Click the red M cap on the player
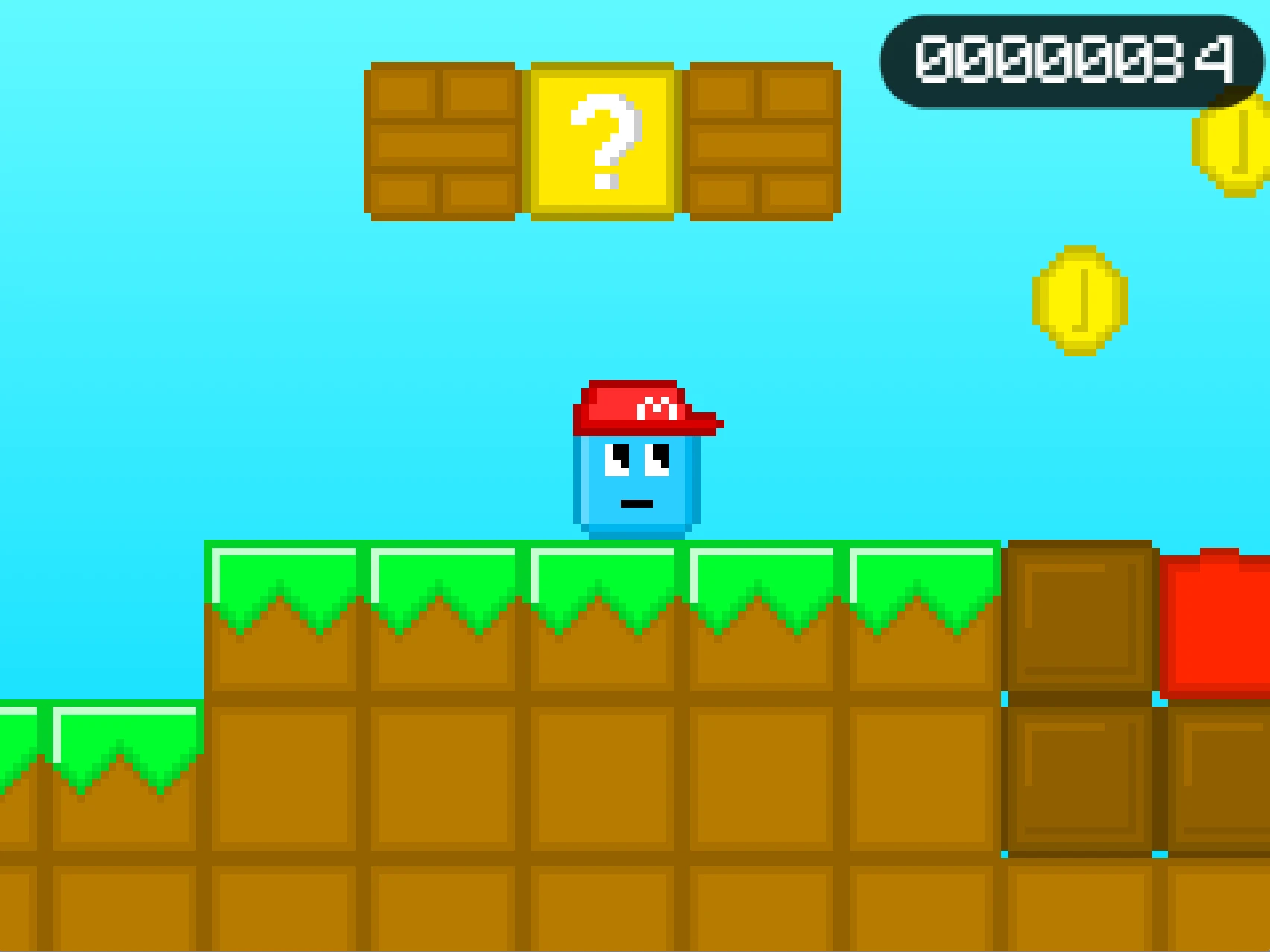The image size is (1270, 952). click(x=647, y=410)
